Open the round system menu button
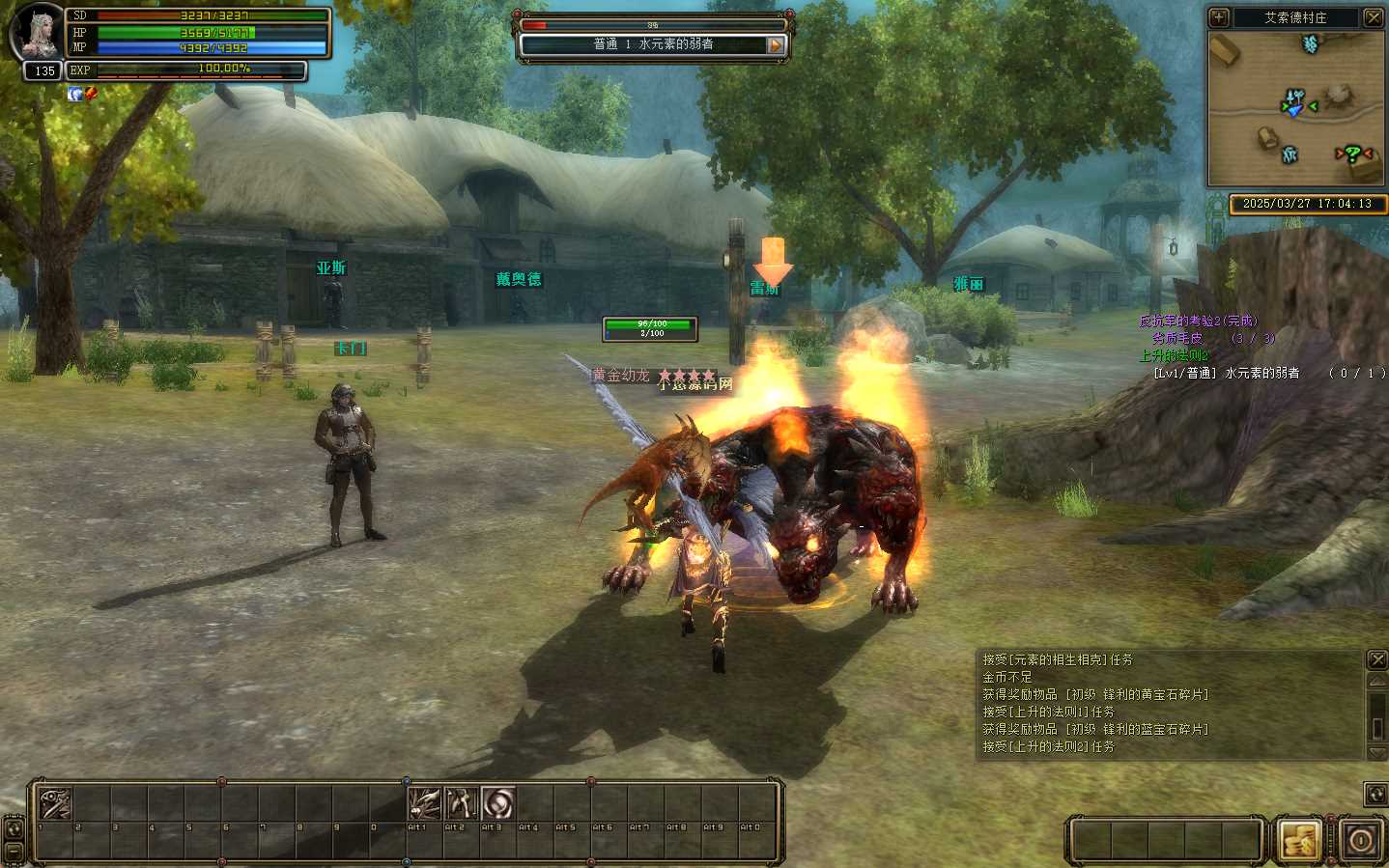The width and height of the screenshot is (1389, 868). 1360,840
